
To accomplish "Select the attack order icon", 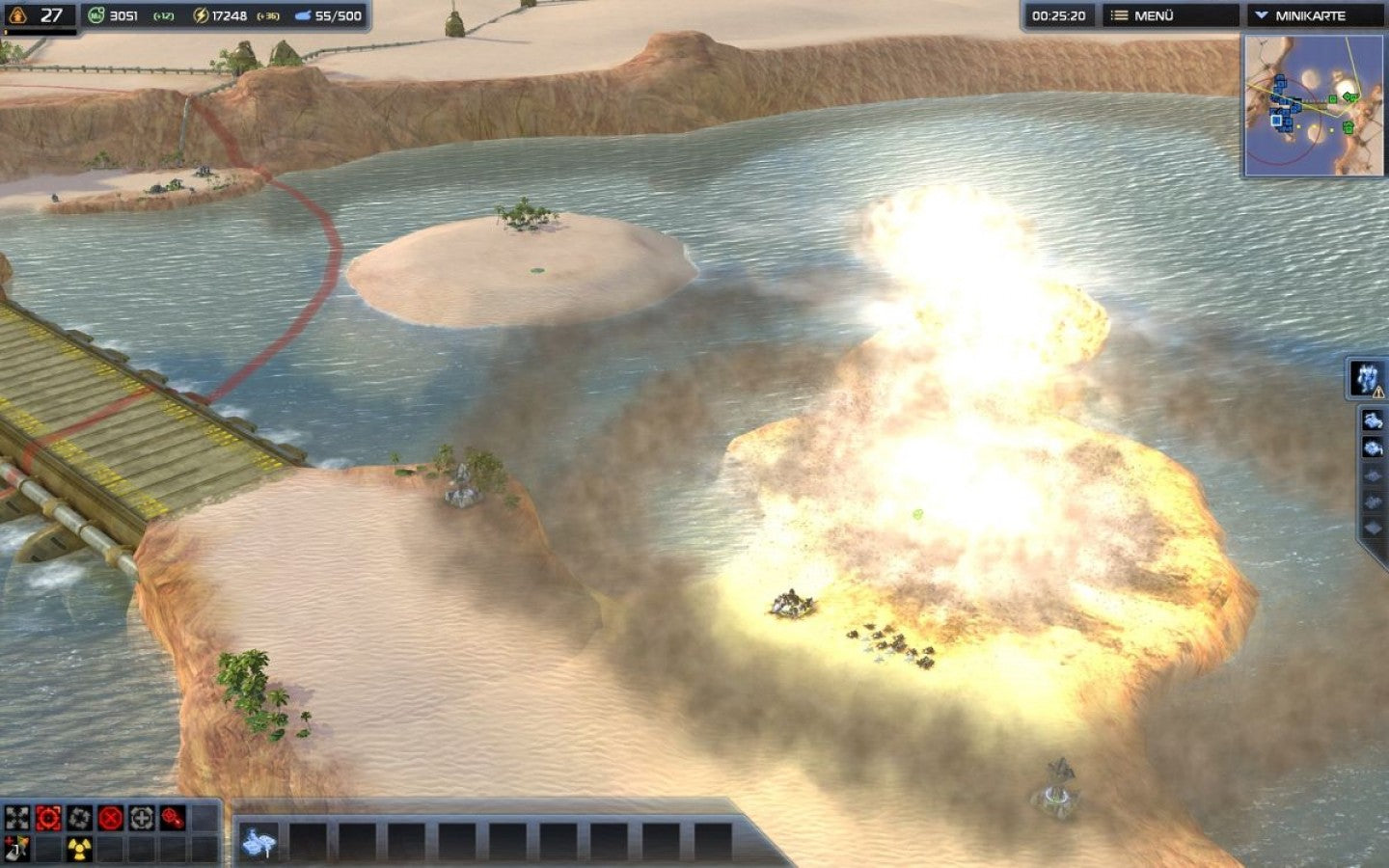I will [46, 818].
